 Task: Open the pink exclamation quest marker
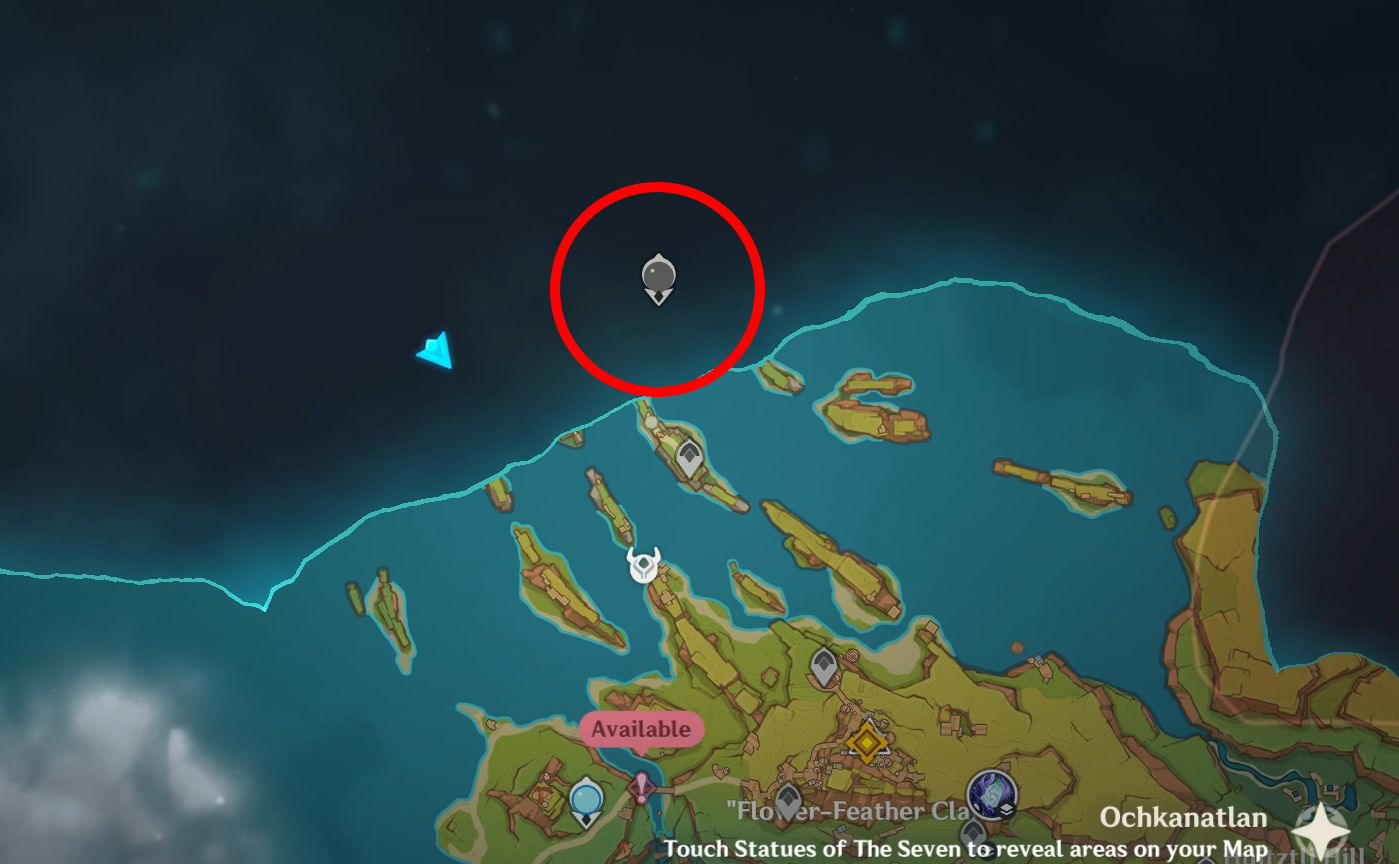(x=642, y=787)
